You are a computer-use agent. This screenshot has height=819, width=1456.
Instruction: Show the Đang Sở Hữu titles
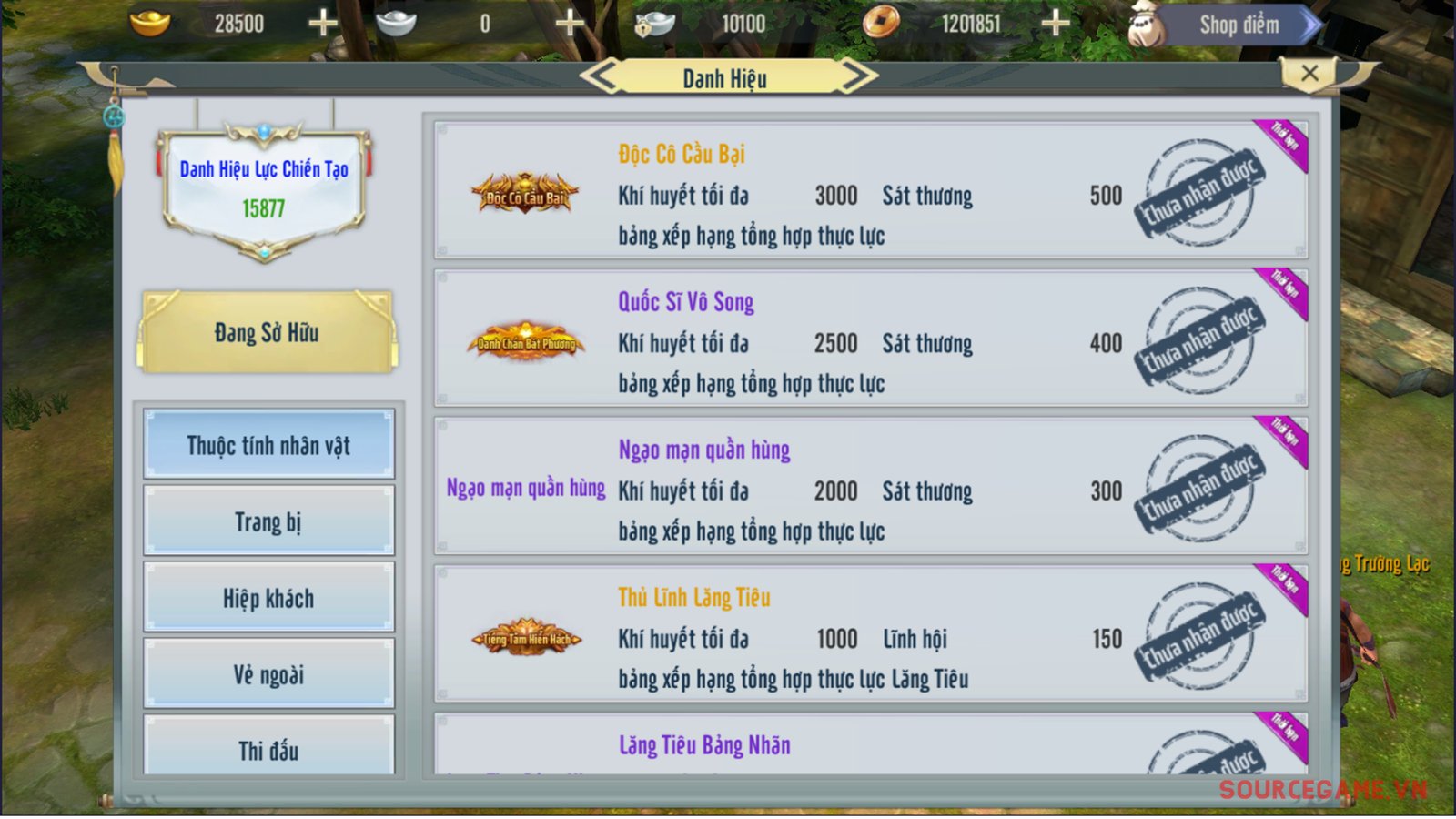(x=268, y=333)
